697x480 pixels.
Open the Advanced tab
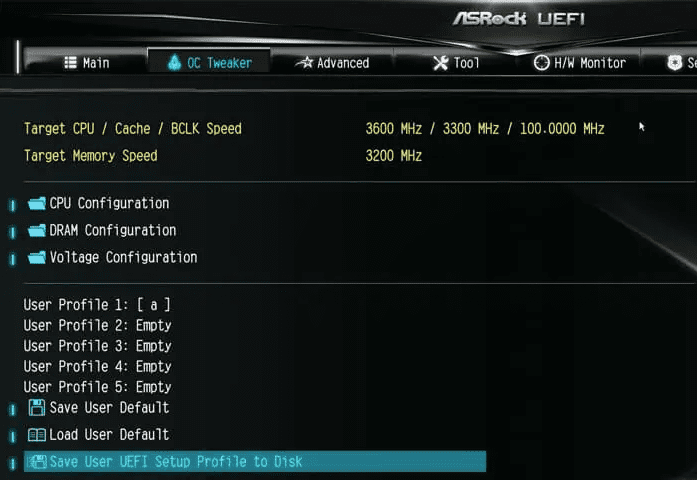click(333, 63)
